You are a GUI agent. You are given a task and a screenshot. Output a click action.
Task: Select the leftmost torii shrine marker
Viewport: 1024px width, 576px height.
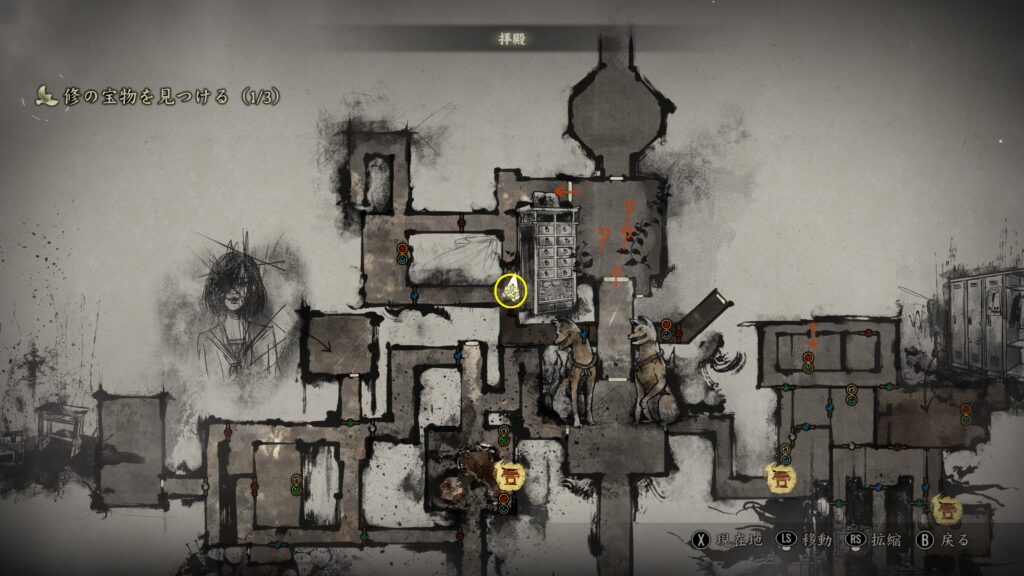click(510, 474)
